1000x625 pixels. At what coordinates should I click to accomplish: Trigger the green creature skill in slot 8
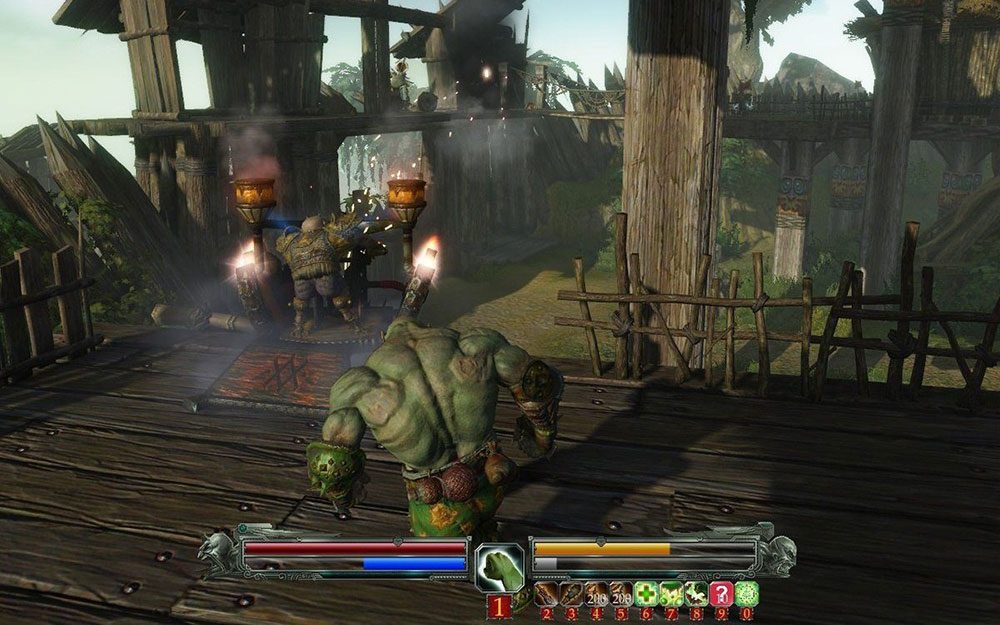[x=696, y=594]
